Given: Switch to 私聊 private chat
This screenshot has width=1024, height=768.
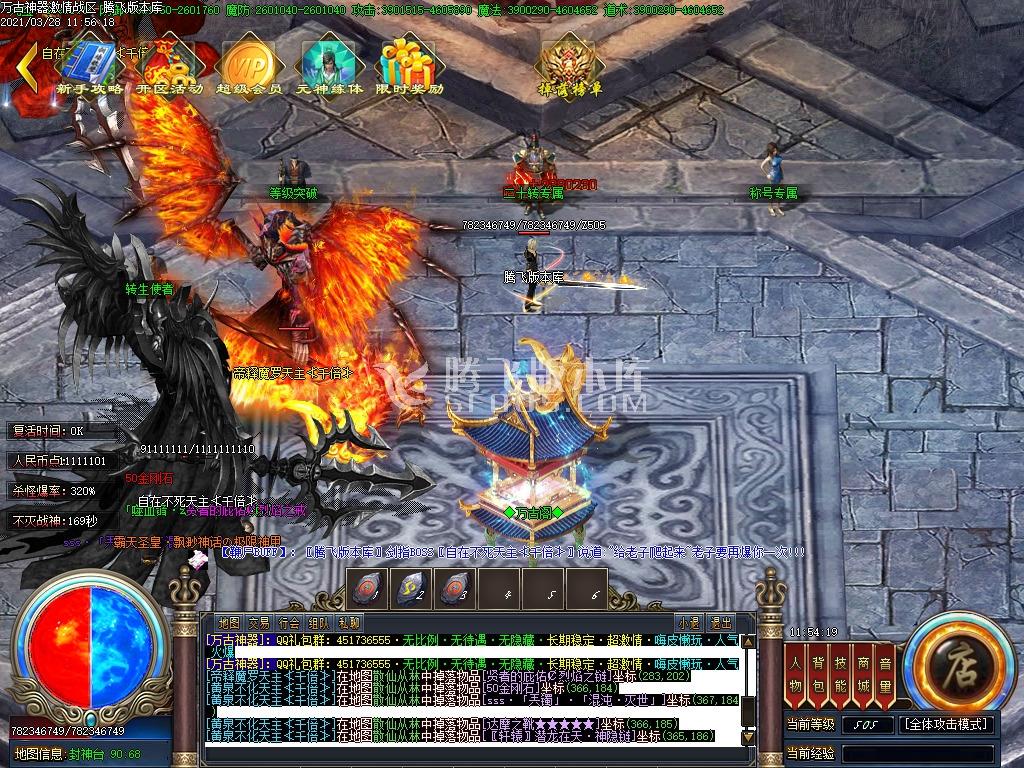Looking at the screenshot, I should pos(349,622).
